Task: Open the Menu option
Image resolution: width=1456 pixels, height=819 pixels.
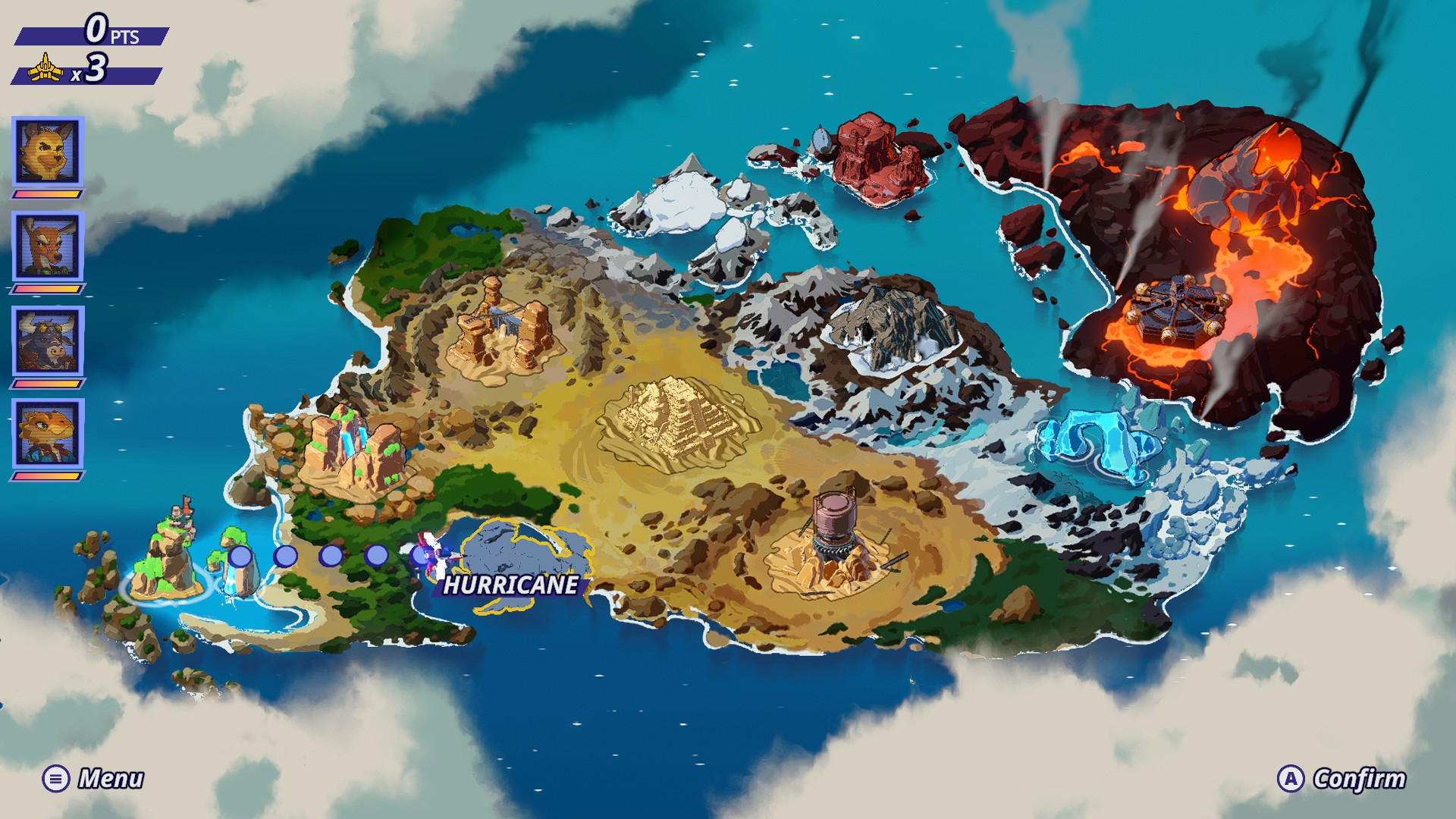Action: tap(93, 779)
